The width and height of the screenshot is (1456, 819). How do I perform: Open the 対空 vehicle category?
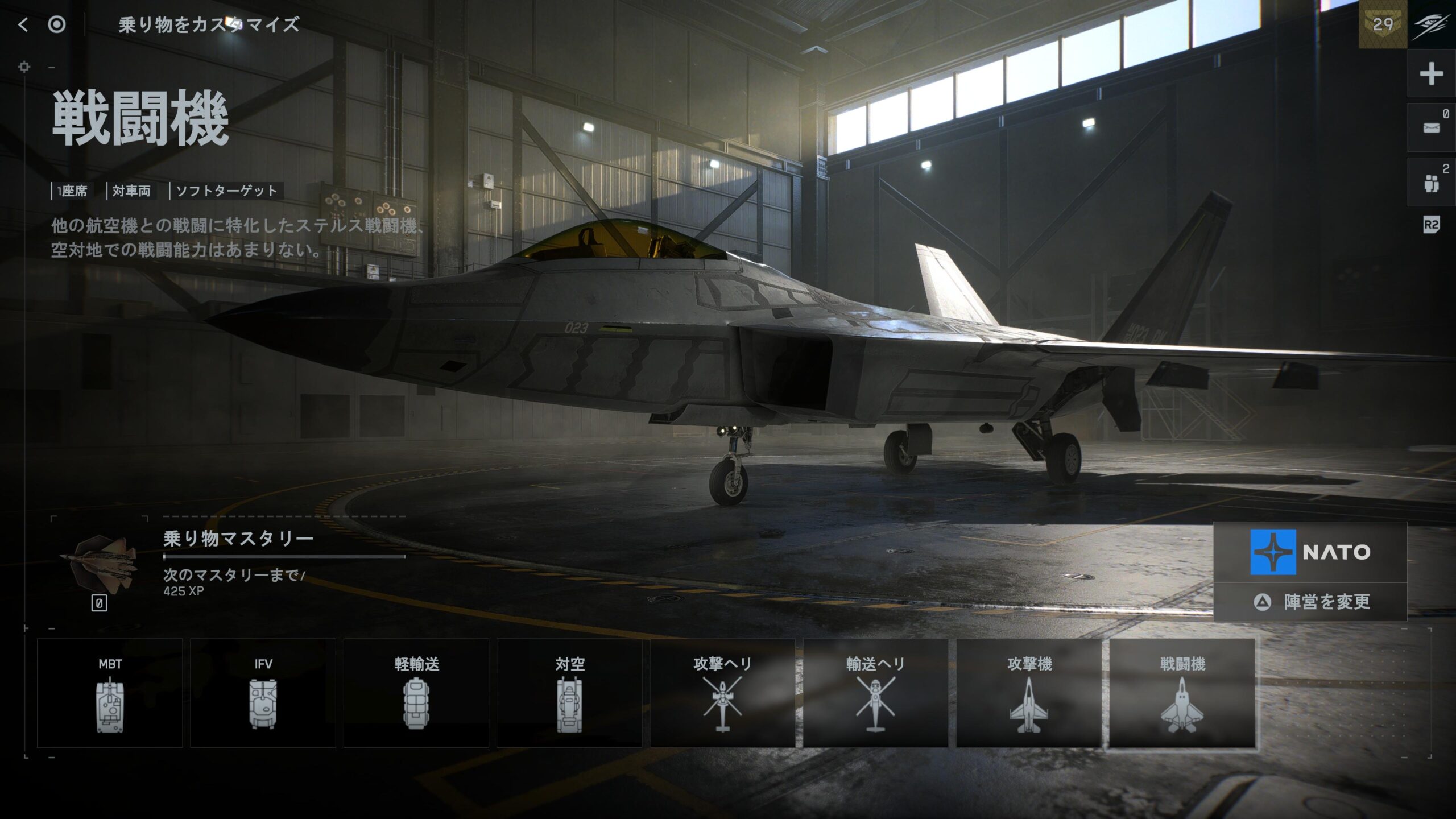pyautogui.click(x=569, y=693)
